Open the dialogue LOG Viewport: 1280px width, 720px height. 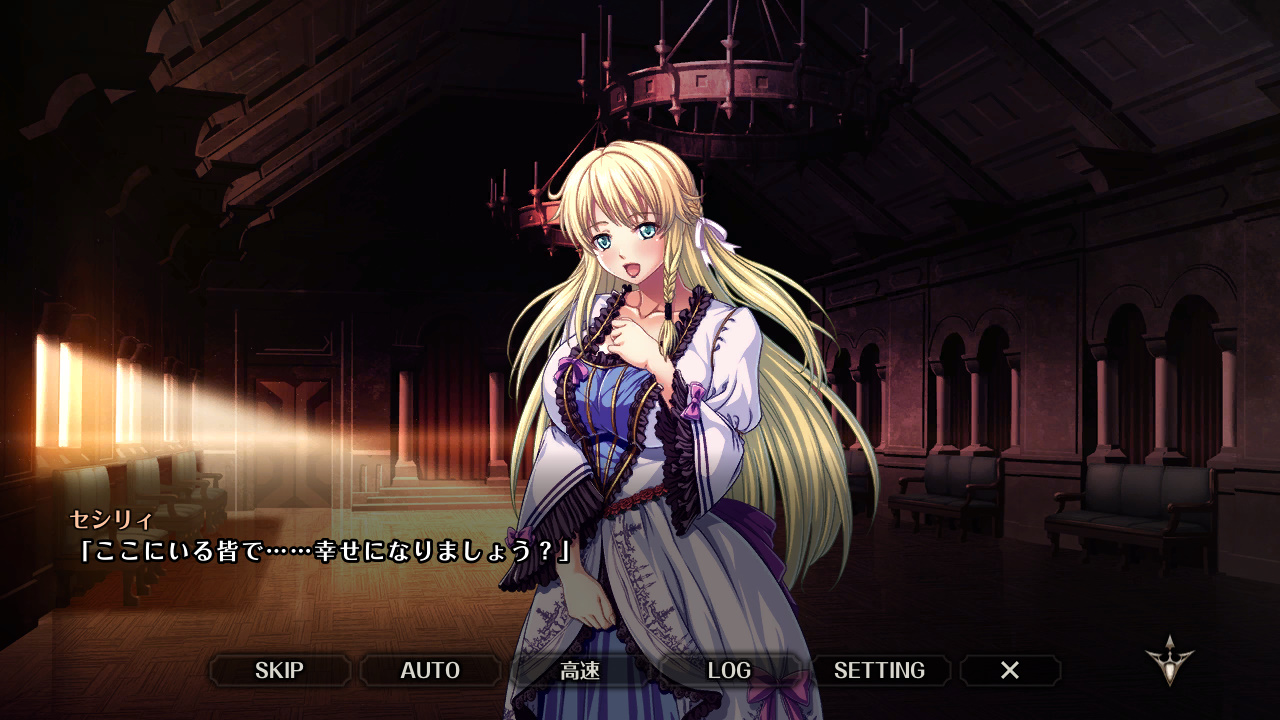point(729,670)
